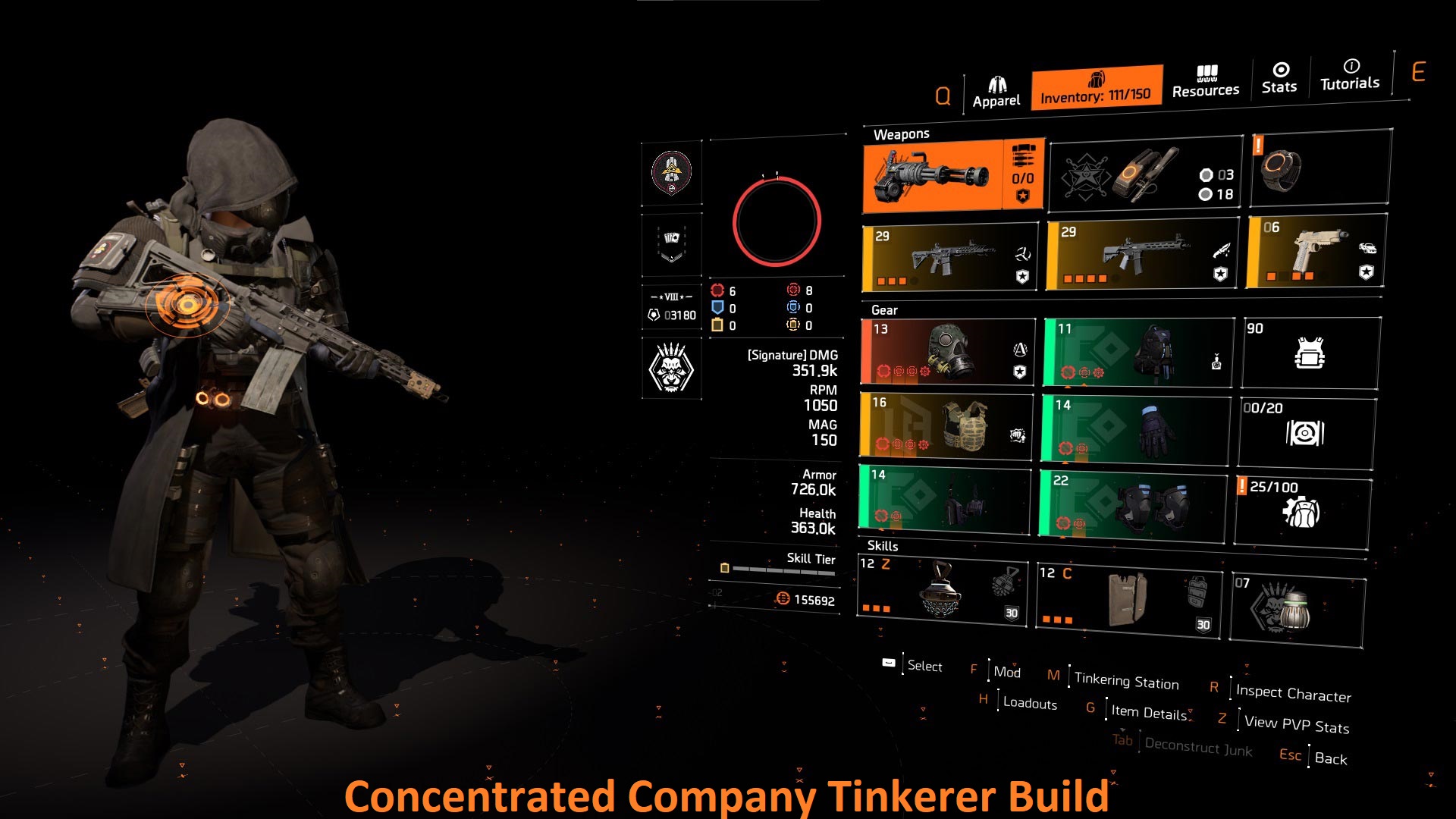Open the tan chest vest slot
The height and width of the screenshot is (819, 1456).
point(946,425)
